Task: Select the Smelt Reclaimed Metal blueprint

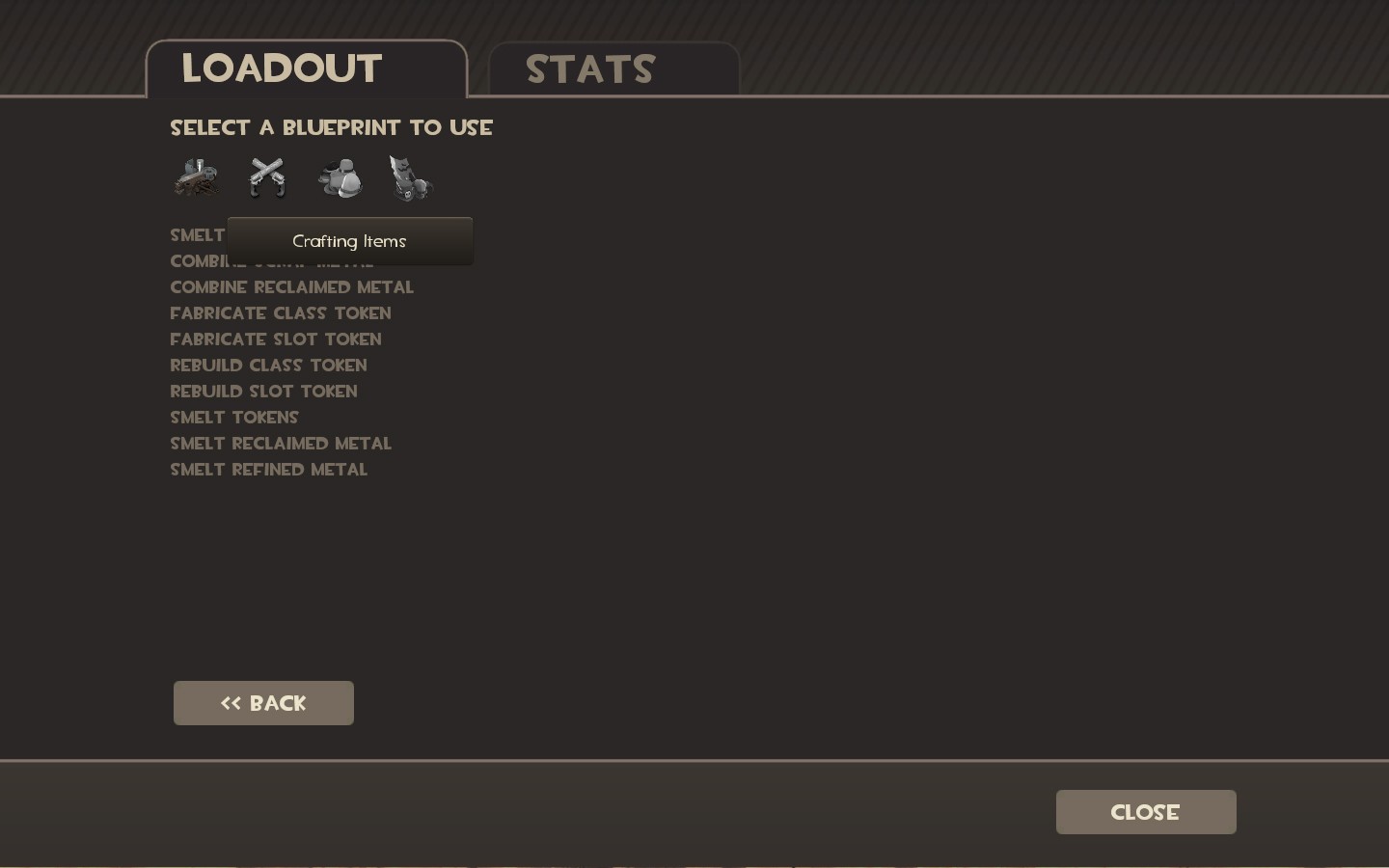Action: coord(281,443)
